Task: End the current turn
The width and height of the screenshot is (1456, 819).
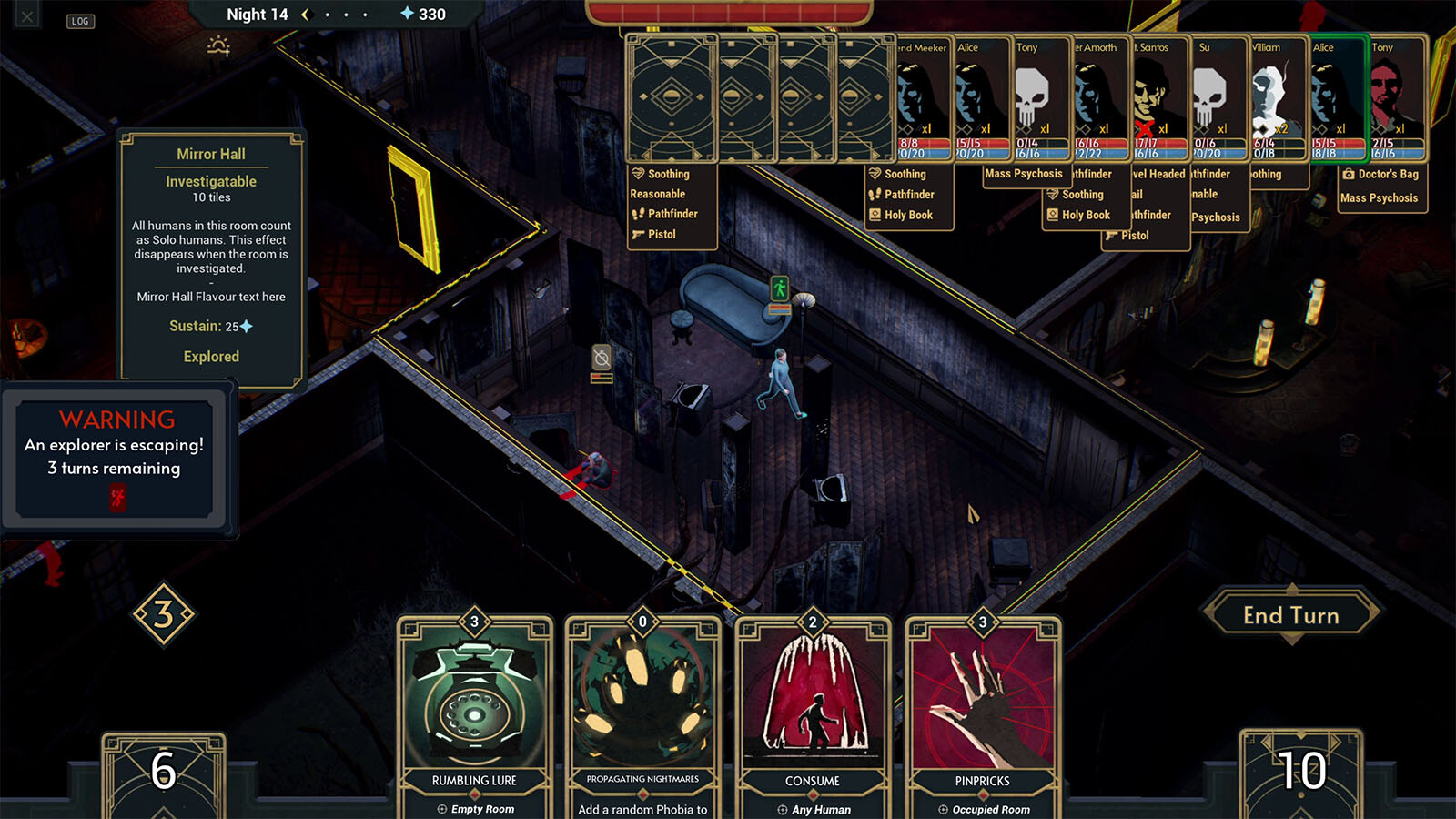Action: (1290, 616)
